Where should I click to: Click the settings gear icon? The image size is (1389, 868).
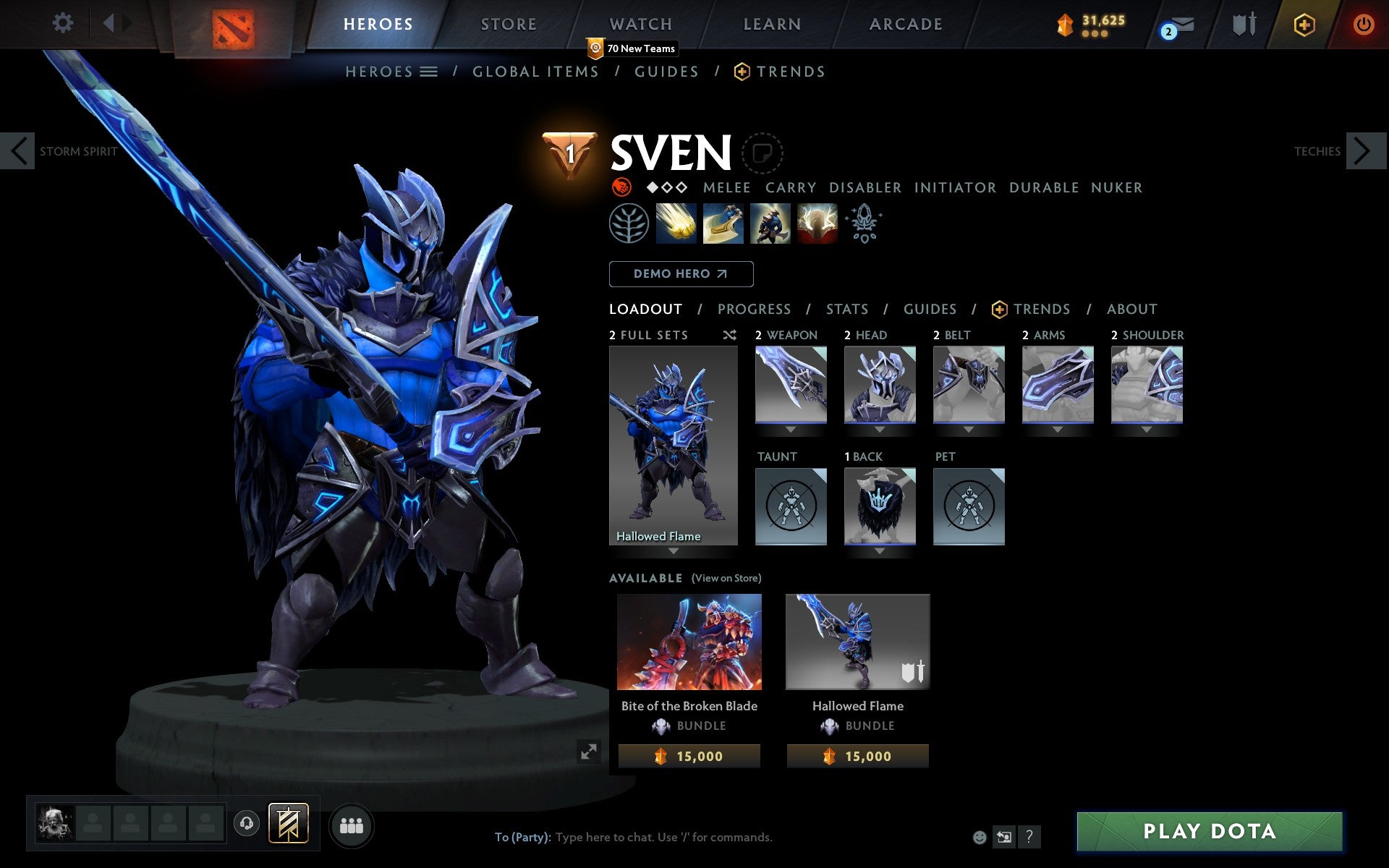[x=64, y=23]
